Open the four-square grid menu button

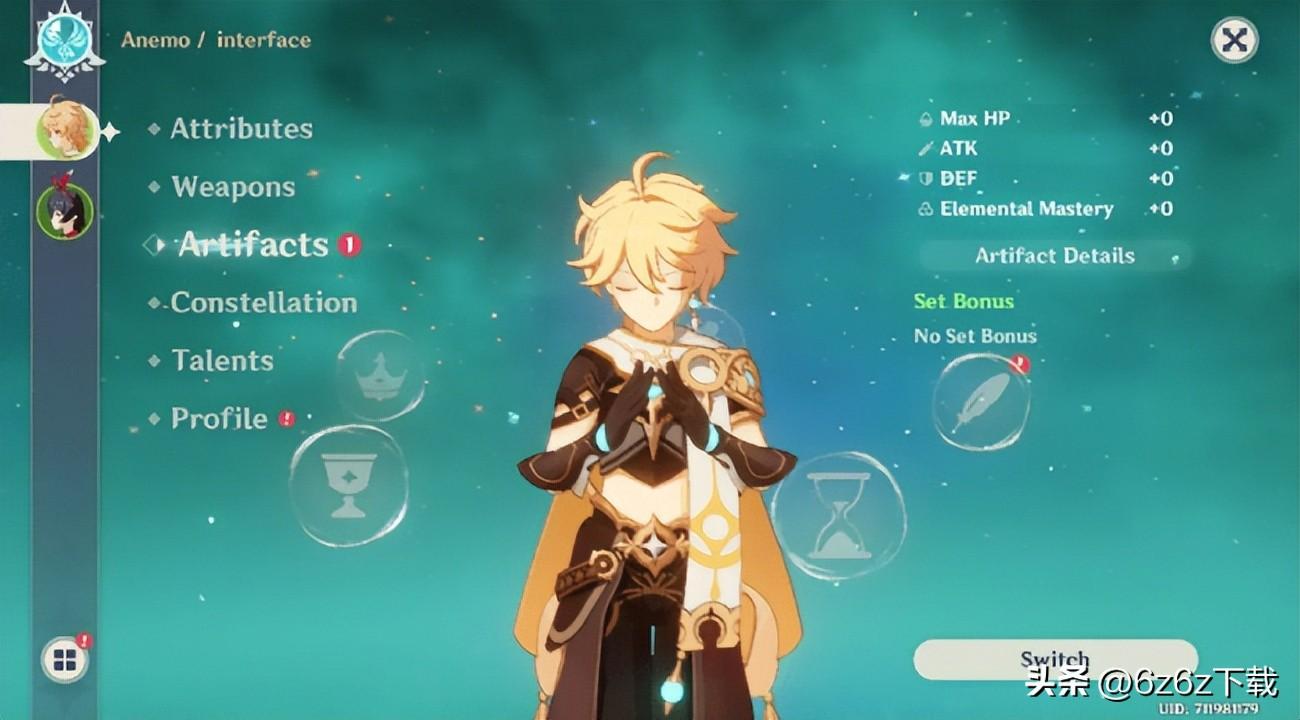tap(65, 660)
